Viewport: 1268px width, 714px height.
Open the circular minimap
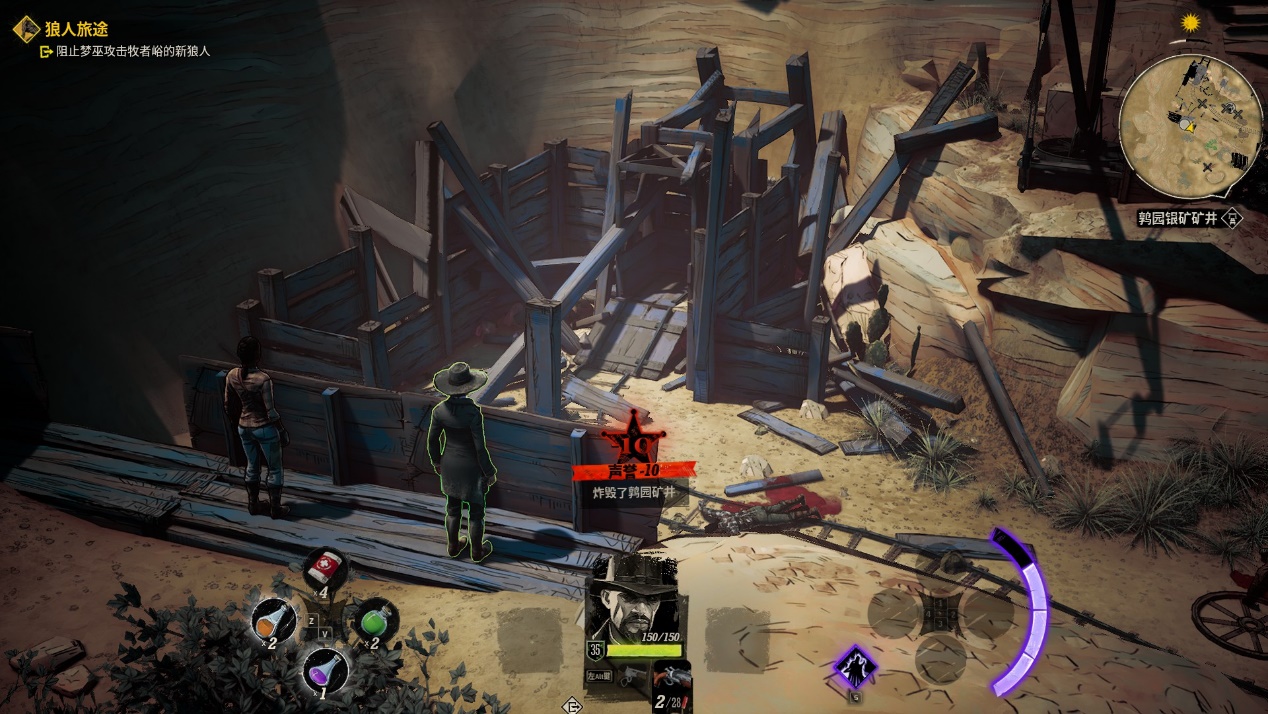point(1189,127)
